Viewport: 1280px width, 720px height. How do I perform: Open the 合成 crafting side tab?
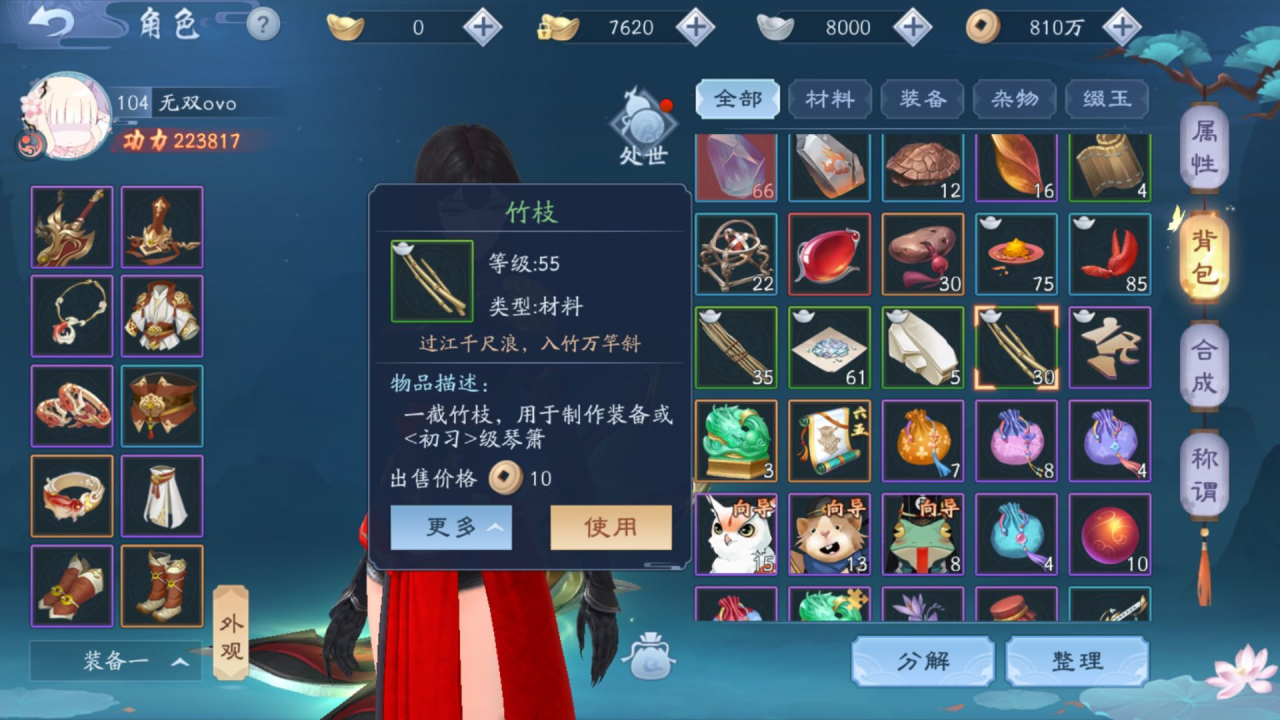coord(1204,367)
